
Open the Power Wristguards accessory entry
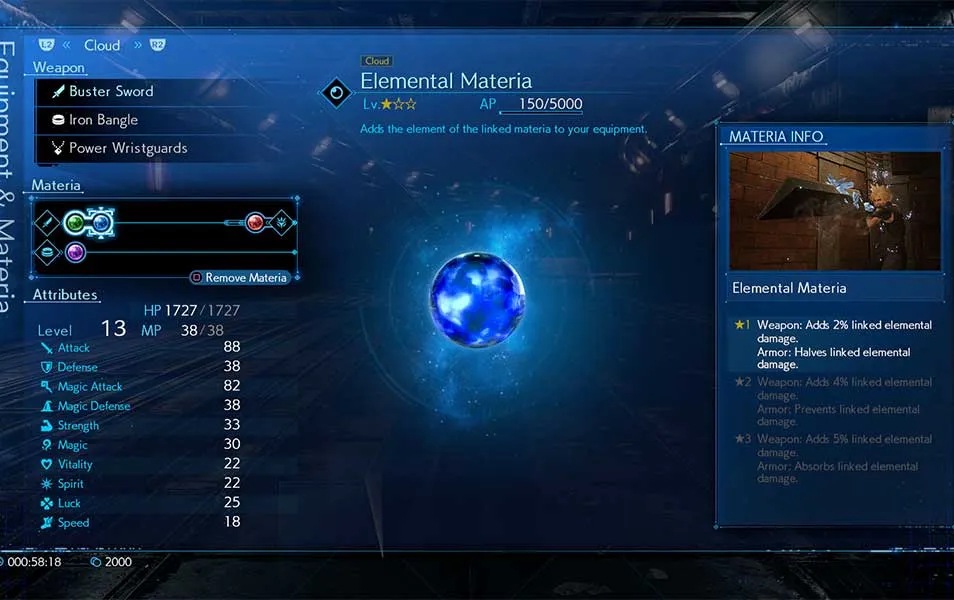pos(127,148)
